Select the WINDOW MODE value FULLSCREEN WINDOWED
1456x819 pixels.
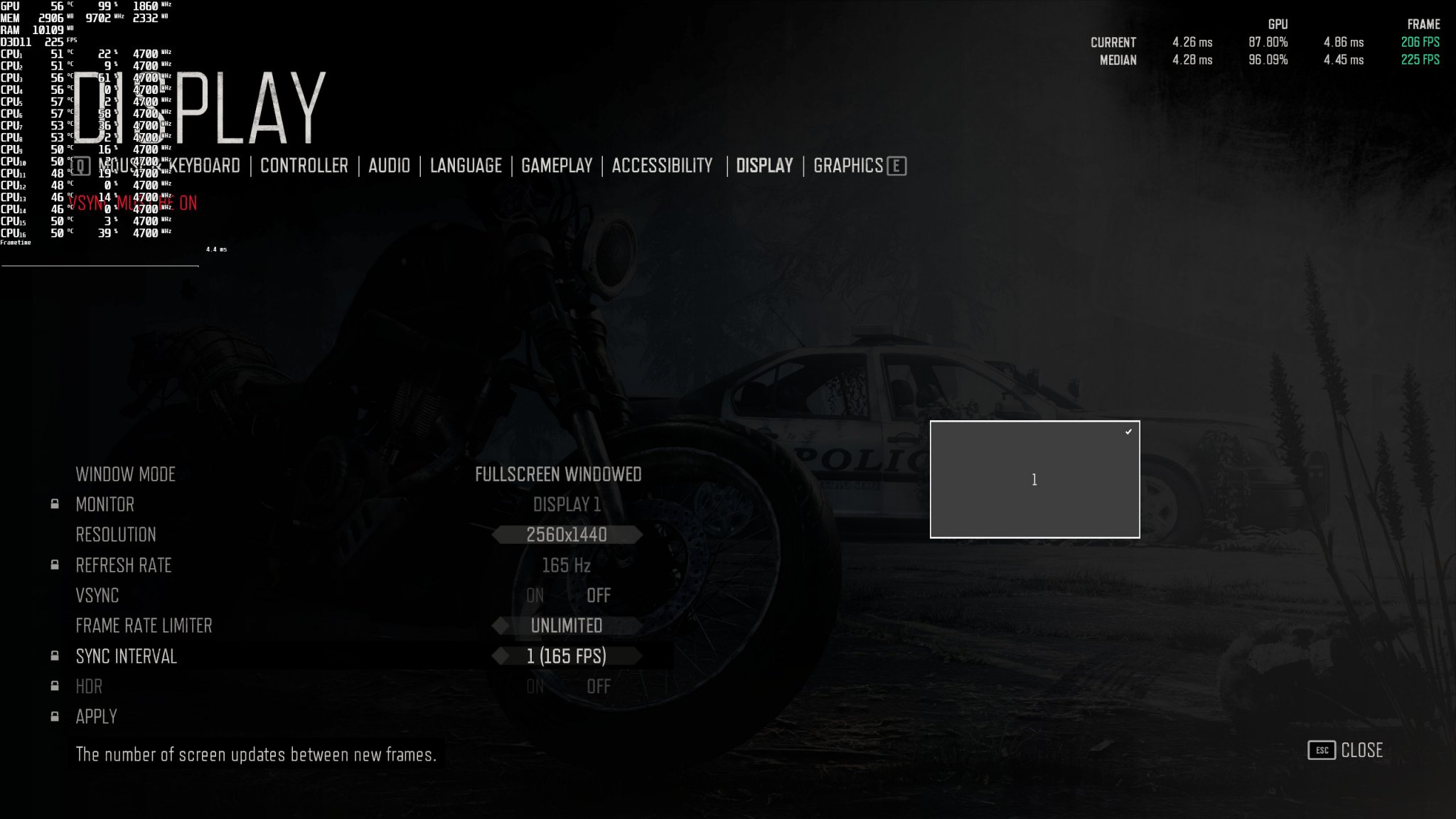click(559, 474)
